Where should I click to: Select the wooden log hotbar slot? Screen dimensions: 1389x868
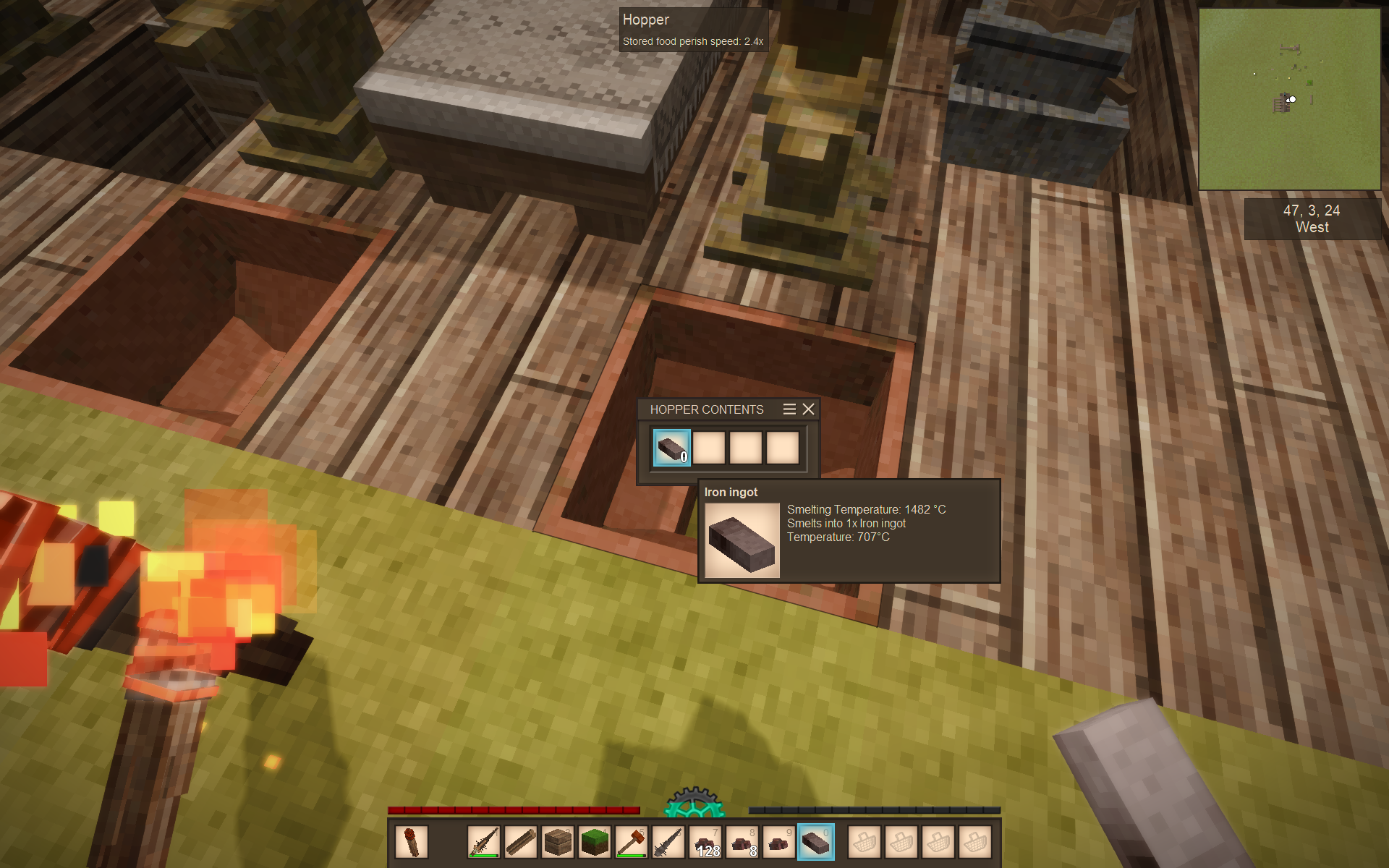coord(521,842)
